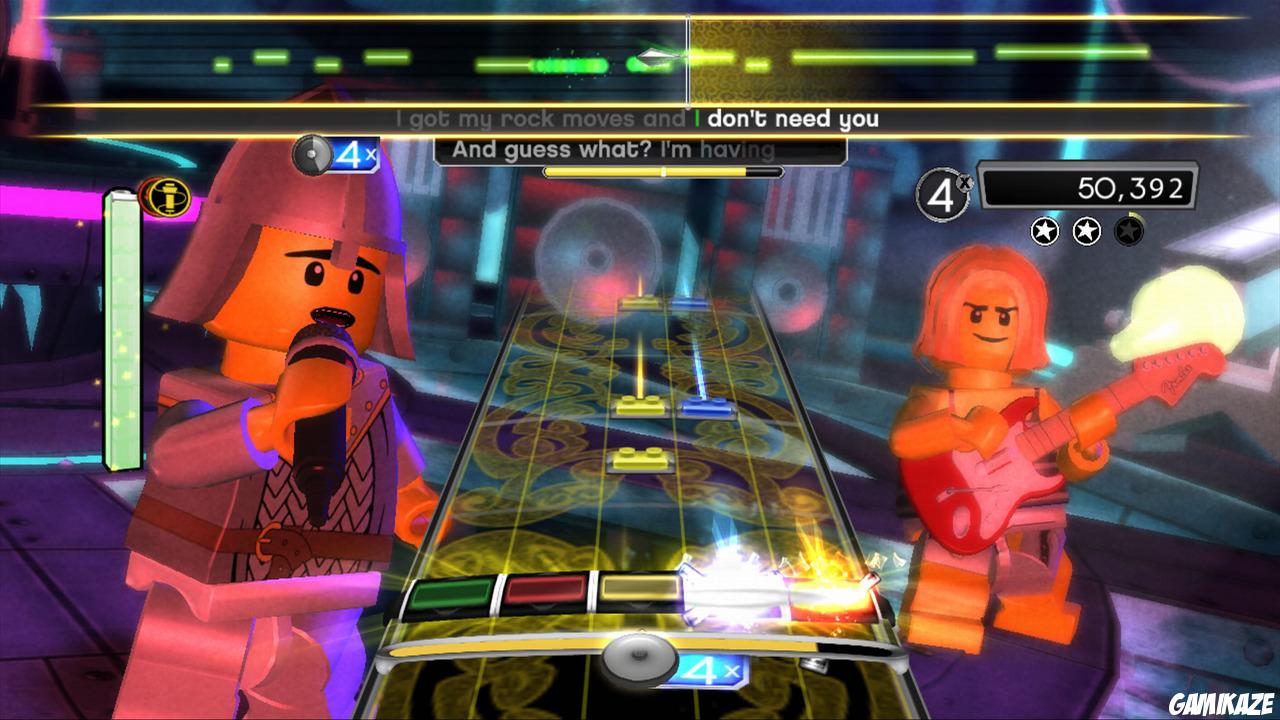Viewport: 1280px width, 720px height.
Task: Click the GAMIKAZE watermark text
Action: pos(1223,705)
